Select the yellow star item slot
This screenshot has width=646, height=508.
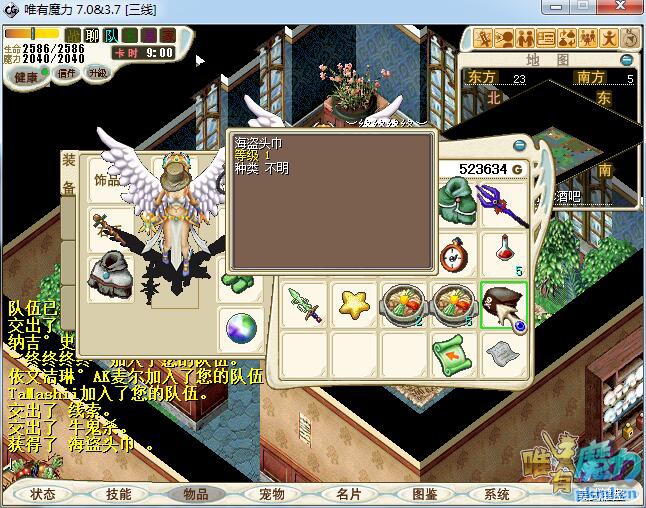tap(353, 304)
